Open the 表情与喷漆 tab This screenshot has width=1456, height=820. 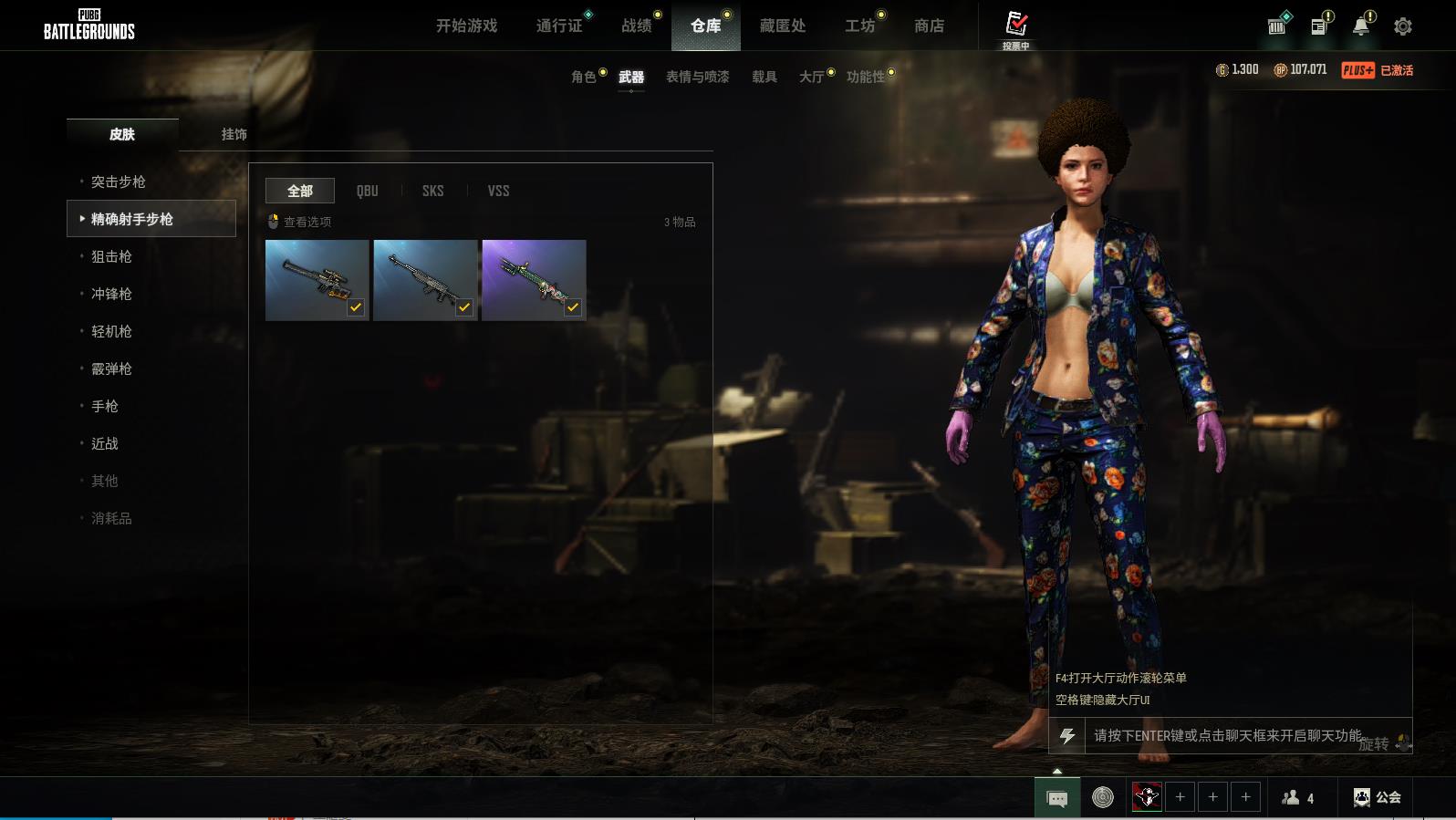tap(697, 77)
